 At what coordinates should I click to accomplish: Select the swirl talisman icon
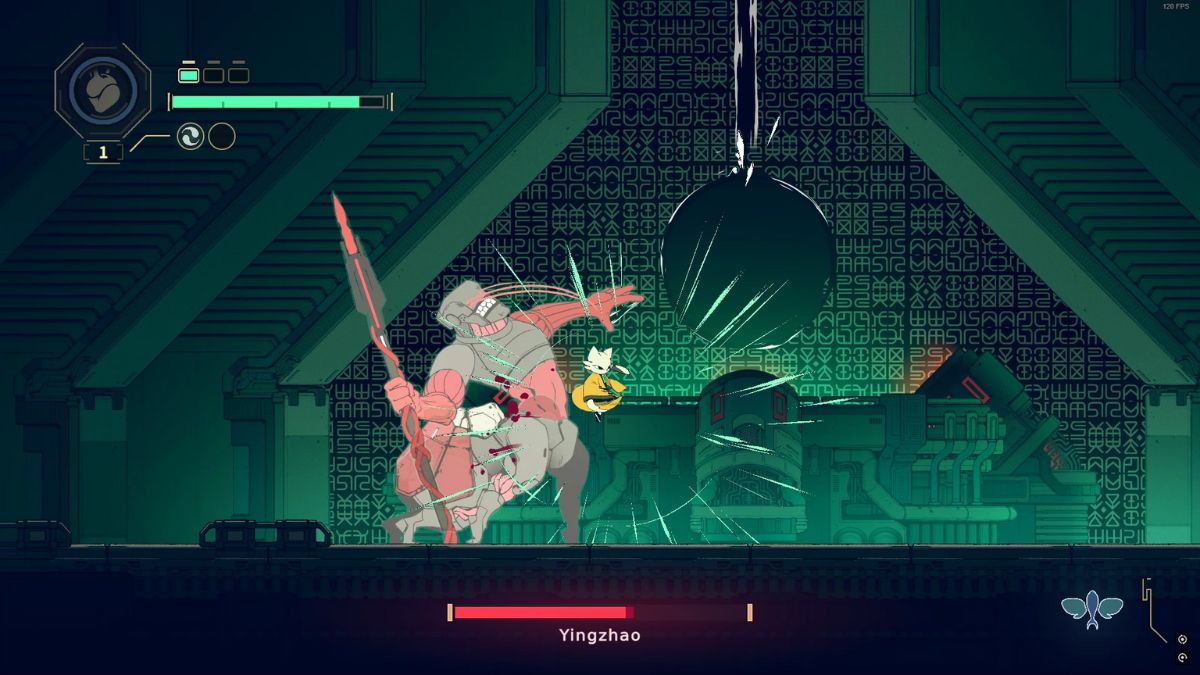click(x=190, y=136)
